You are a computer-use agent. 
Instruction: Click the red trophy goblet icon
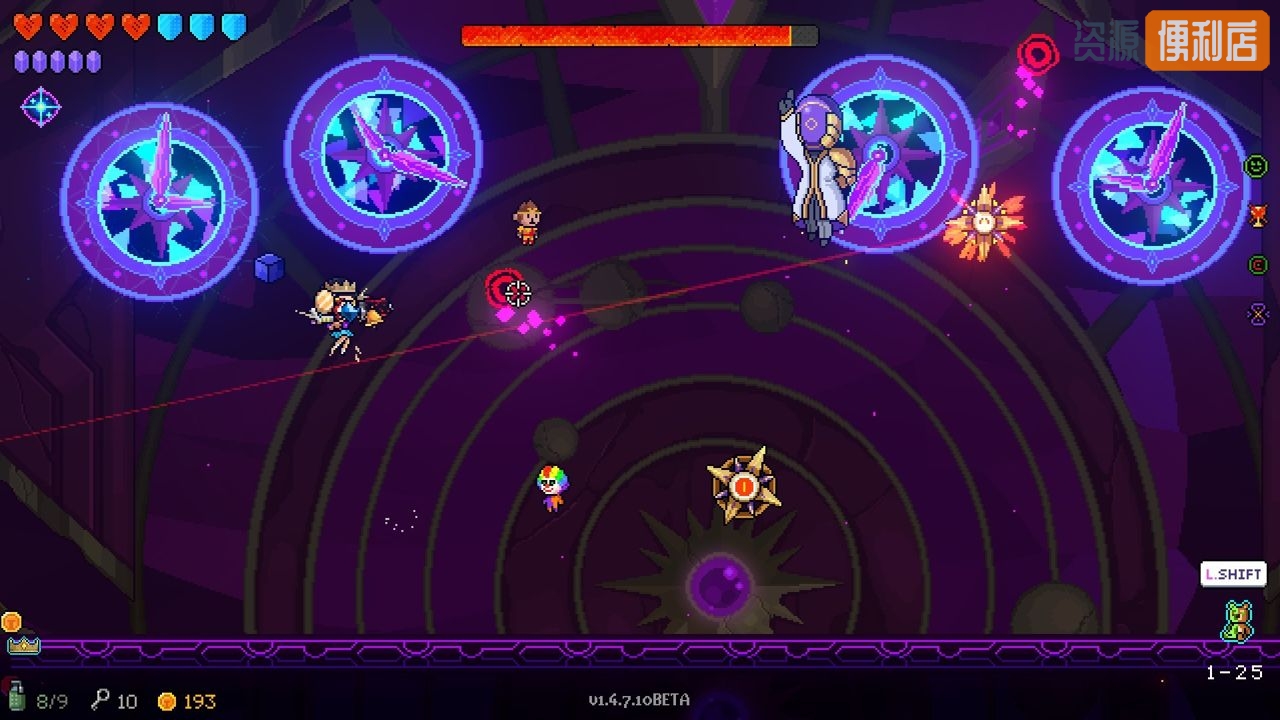pyautogui.click(x=1258, y=215)
